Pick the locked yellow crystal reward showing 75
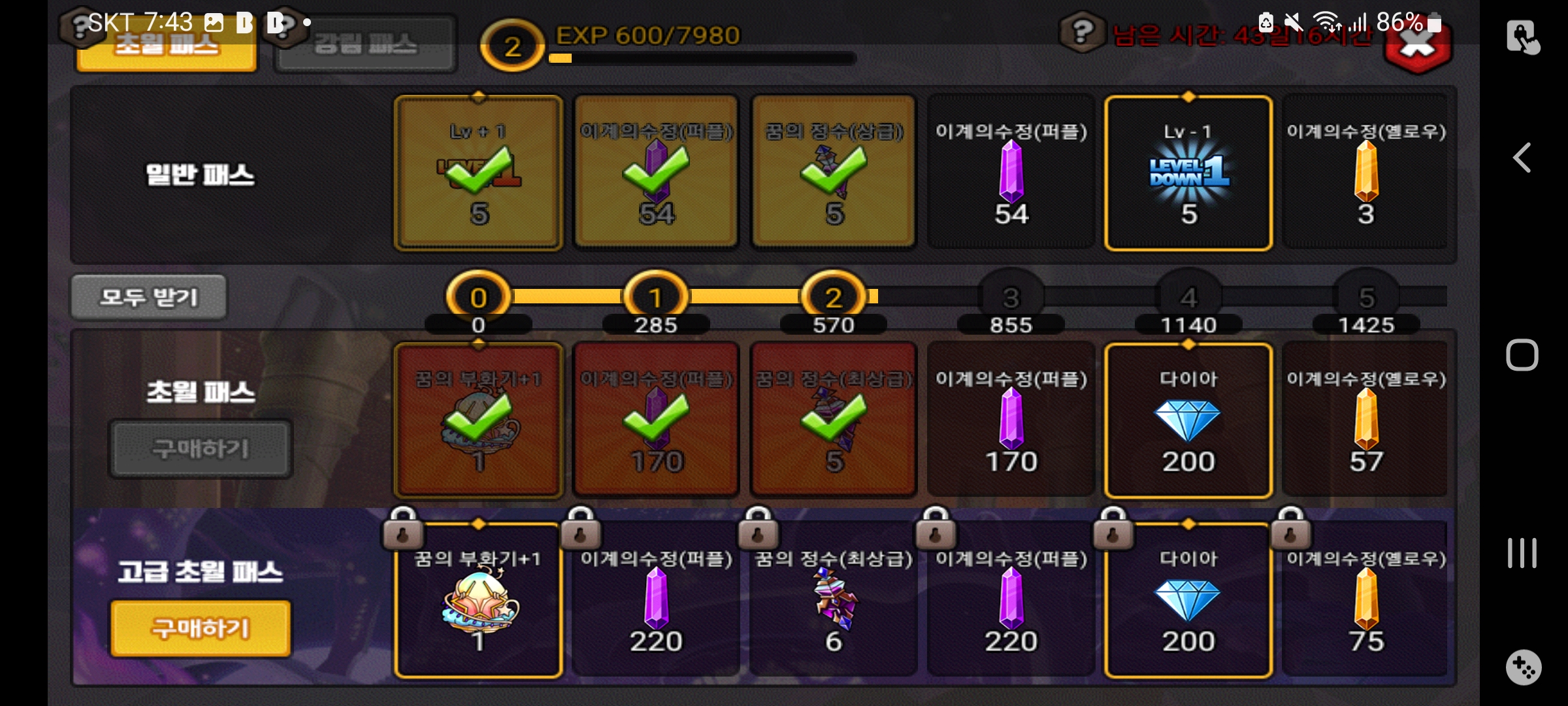Image resolution: width=1568 pixels, height=706 pixels. pyautogui.click(x=1365, y=600)
